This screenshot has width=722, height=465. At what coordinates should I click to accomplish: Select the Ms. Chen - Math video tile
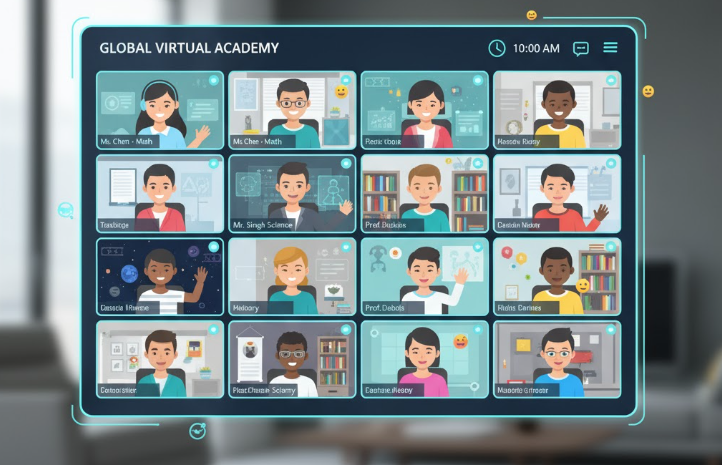click(160, 110)
